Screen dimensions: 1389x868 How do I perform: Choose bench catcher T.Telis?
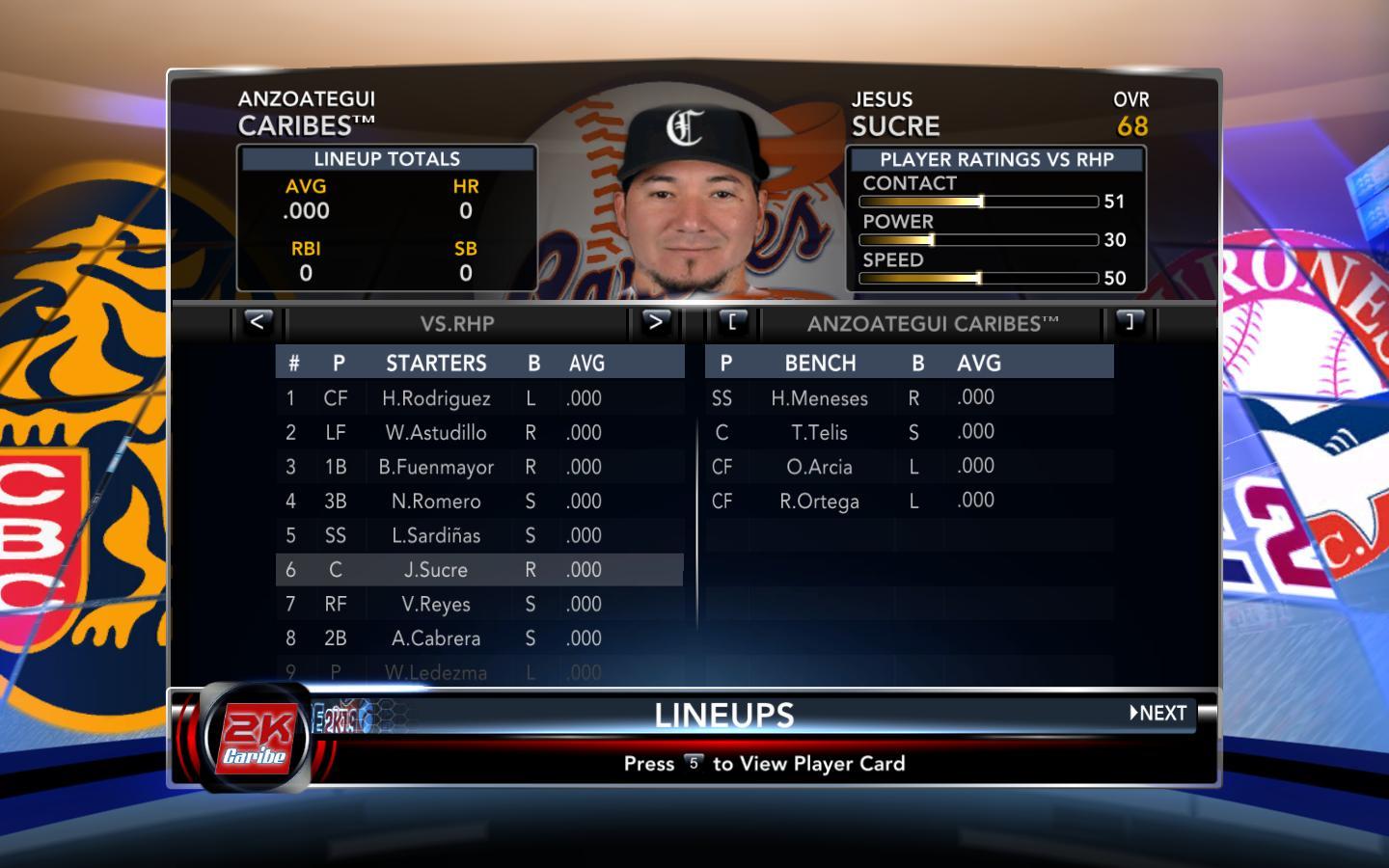819,433
